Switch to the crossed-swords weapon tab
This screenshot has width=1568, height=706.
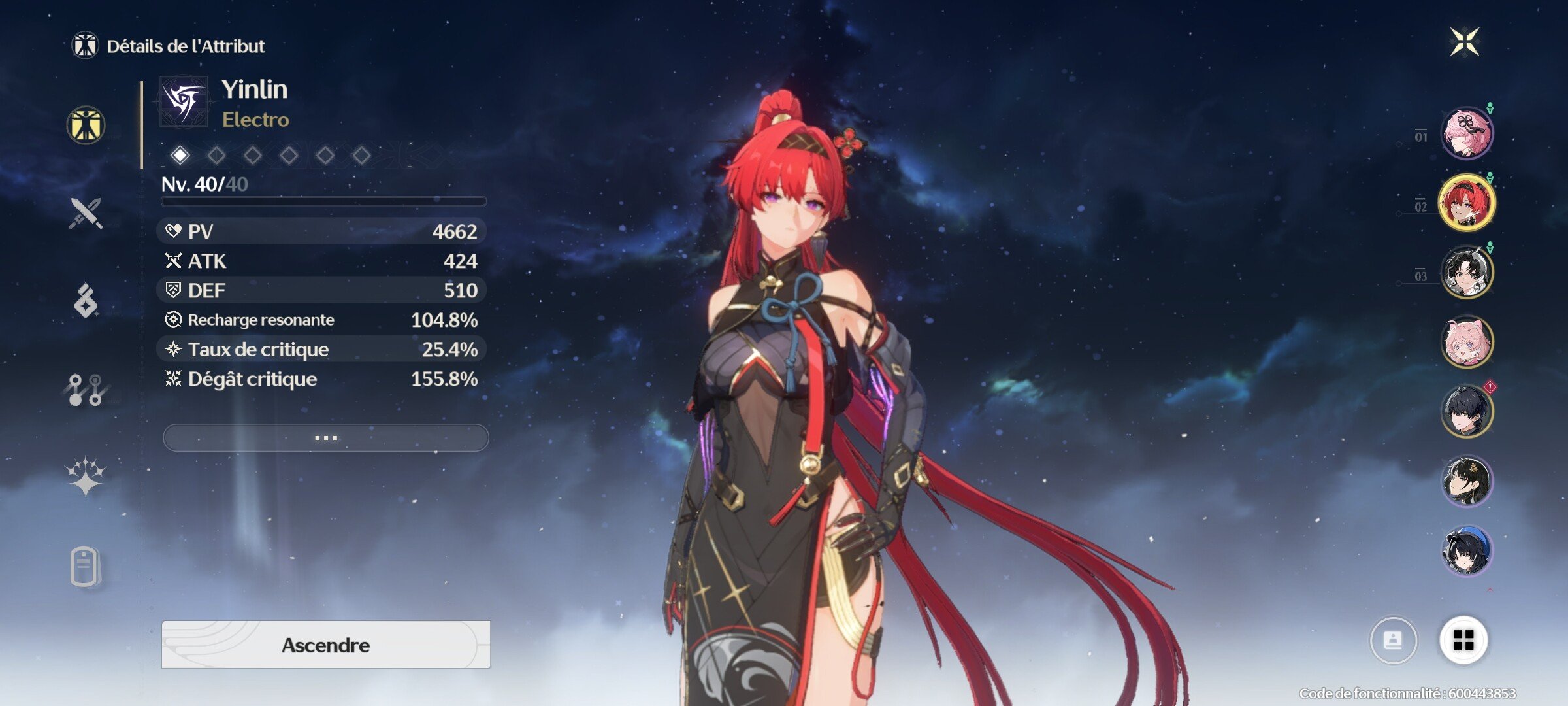(86, 213)
